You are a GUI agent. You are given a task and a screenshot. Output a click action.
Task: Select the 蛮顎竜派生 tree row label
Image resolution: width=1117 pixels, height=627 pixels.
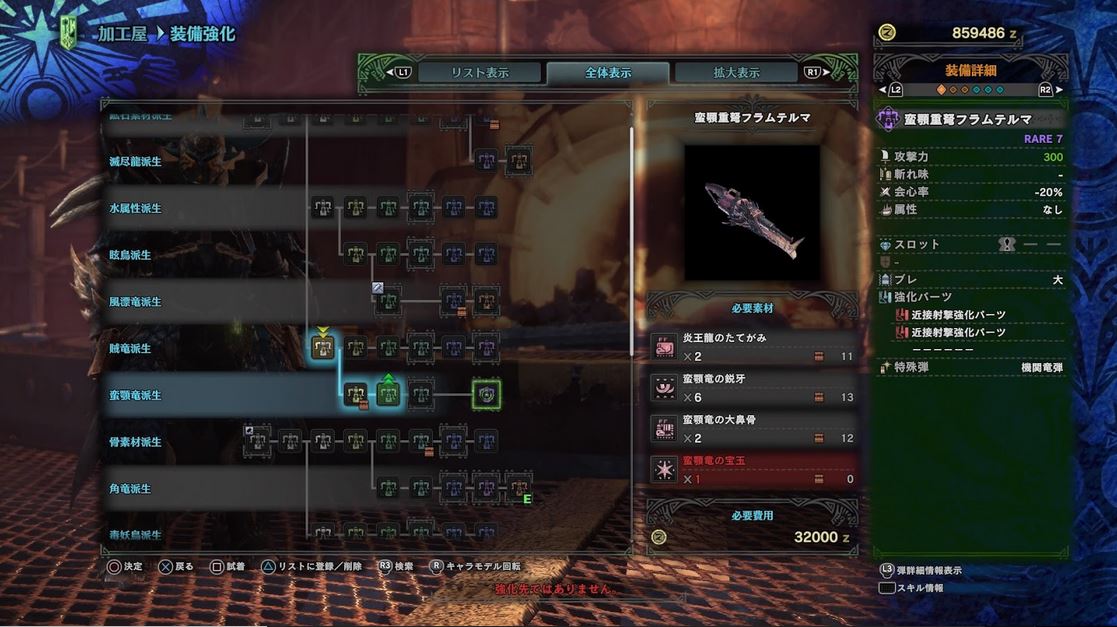coord(136,395)
